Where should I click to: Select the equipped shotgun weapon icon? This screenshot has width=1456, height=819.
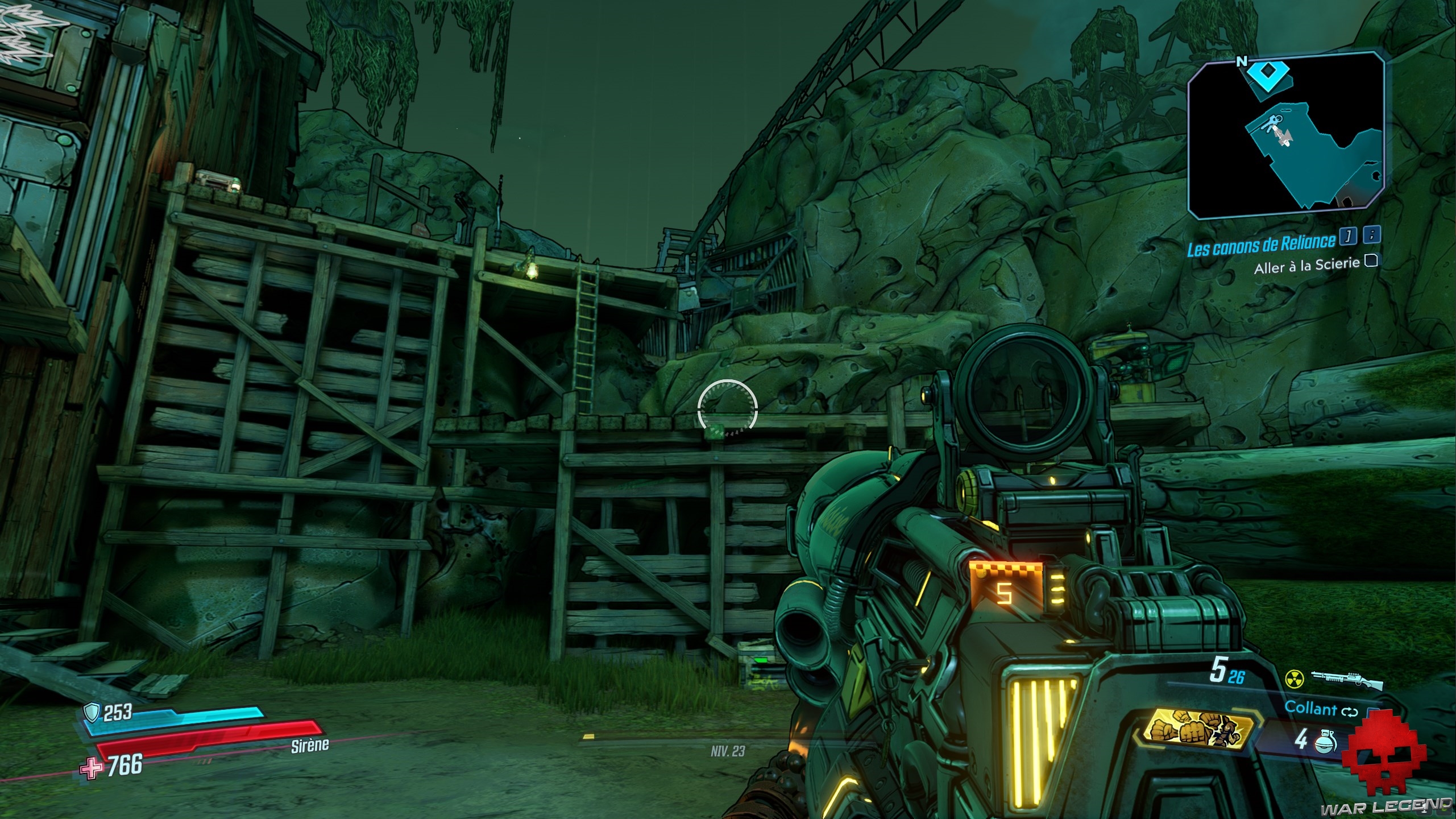click(x=1346, y=679)
